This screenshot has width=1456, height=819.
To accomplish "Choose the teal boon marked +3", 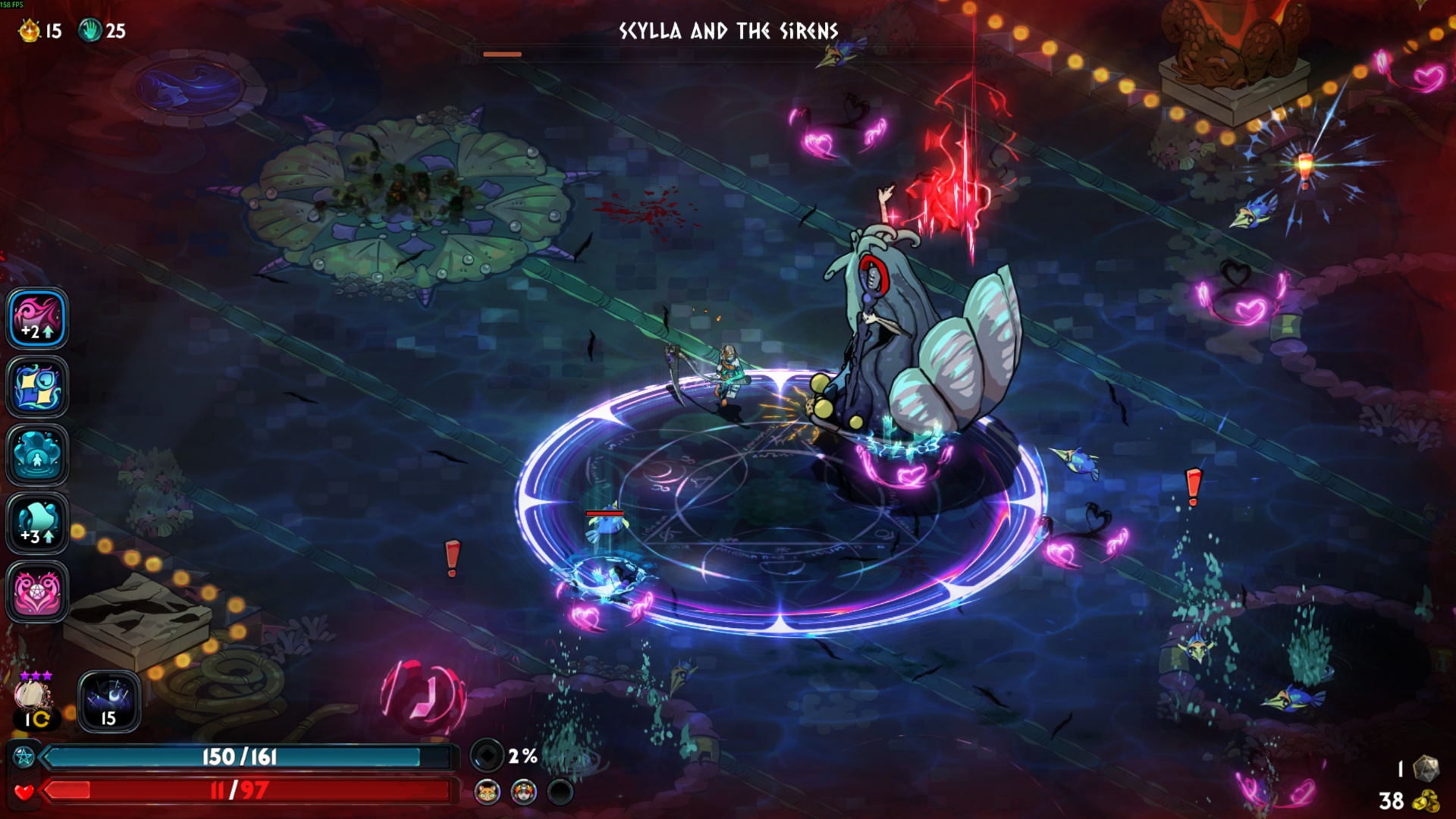I will [37, 523].
